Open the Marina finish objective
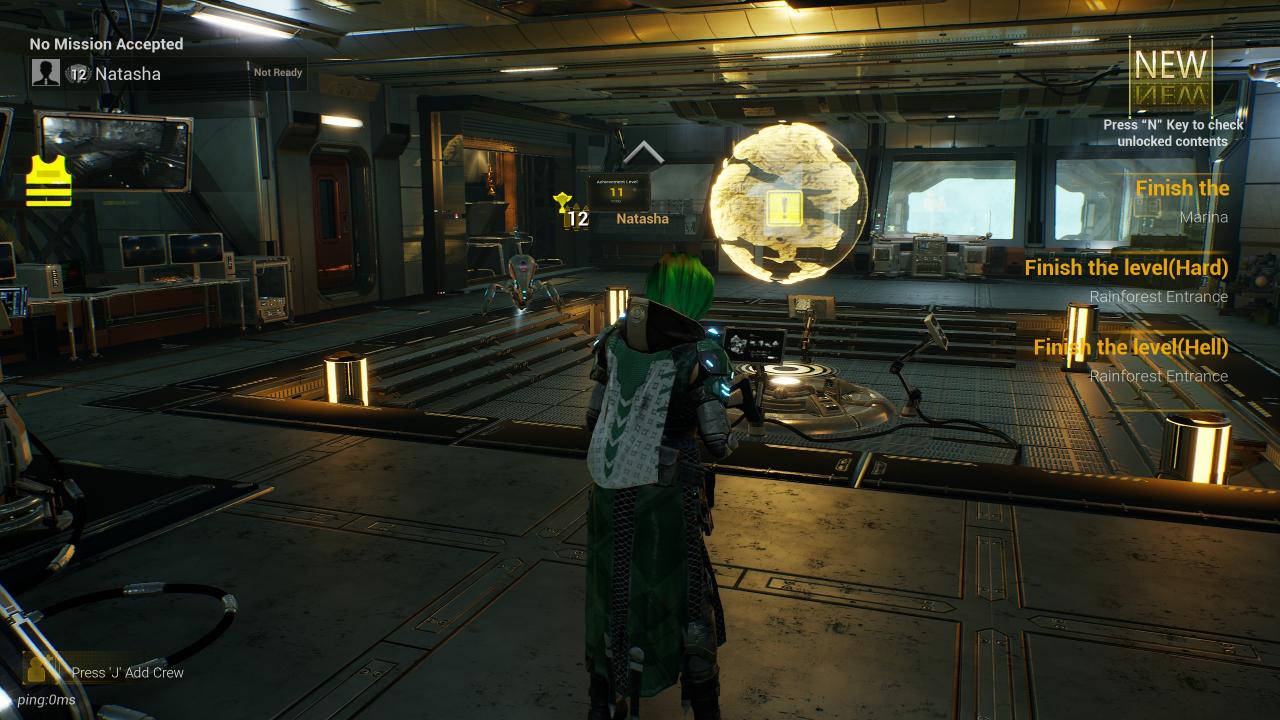Image resolution: width=1280 pixels, height=720 pixels. pyautogui.click(x=1182, y=200)
